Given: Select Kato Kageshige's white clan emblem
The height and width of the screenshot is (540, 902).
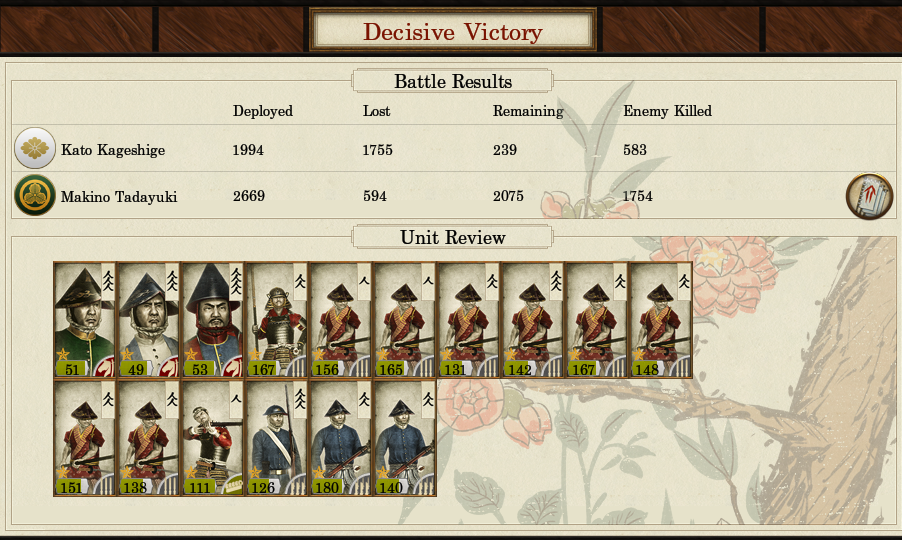Looking at the screenshot, I should click(35, 149).
